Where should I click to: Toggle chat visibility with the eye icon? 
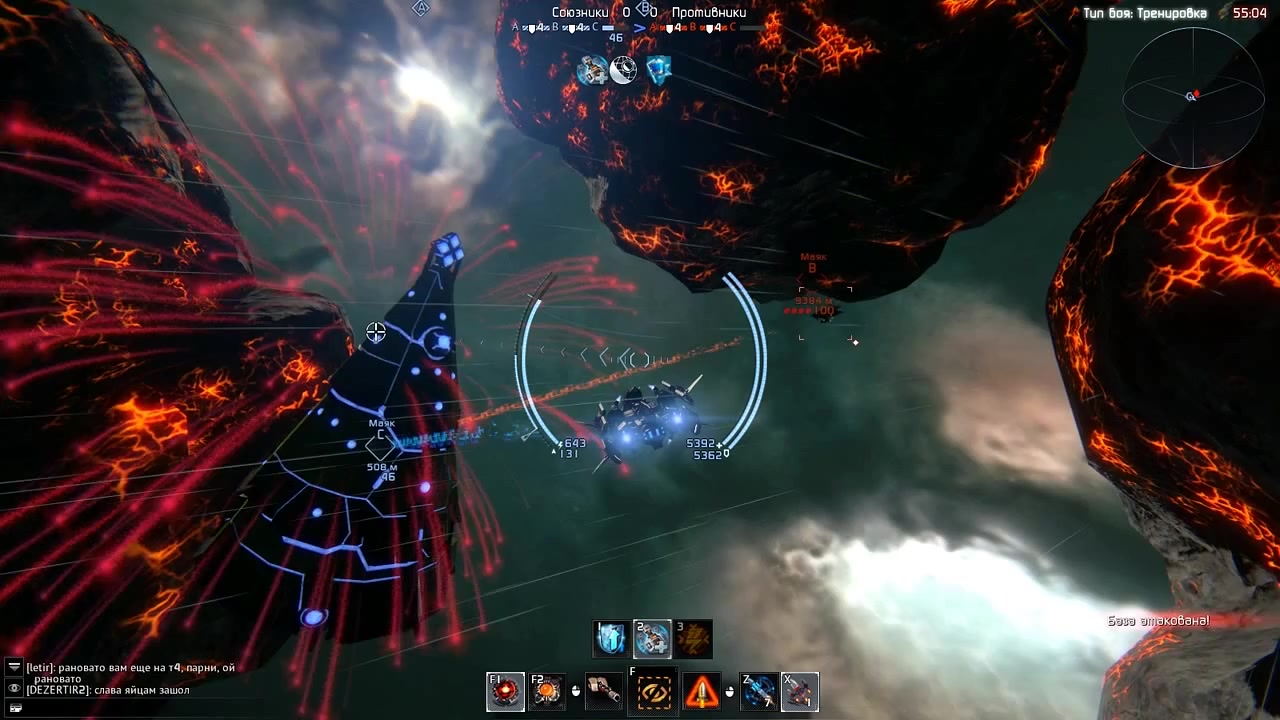[14, 688]
